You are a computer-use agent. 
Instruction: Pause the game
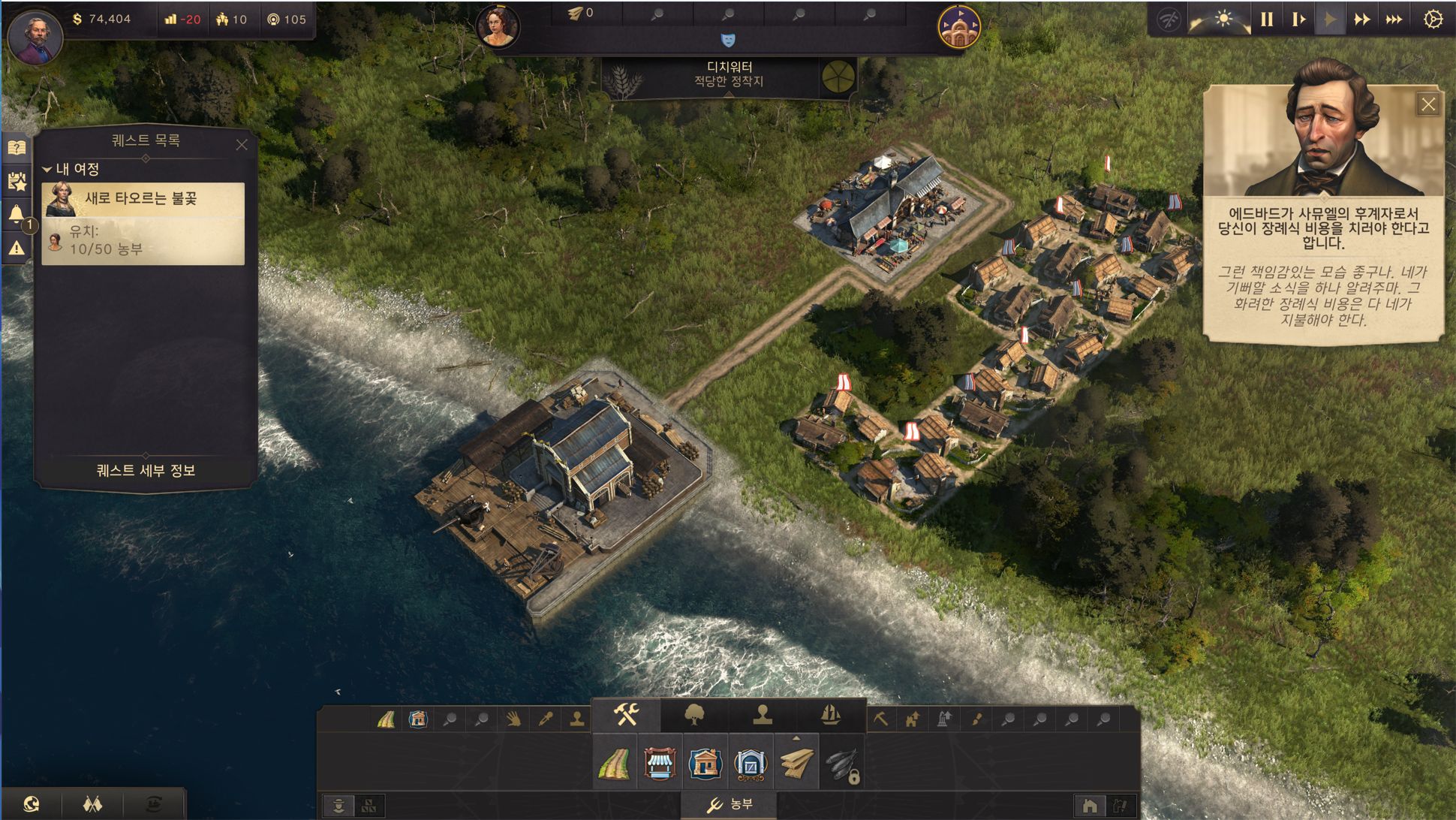pos(1267,20)
